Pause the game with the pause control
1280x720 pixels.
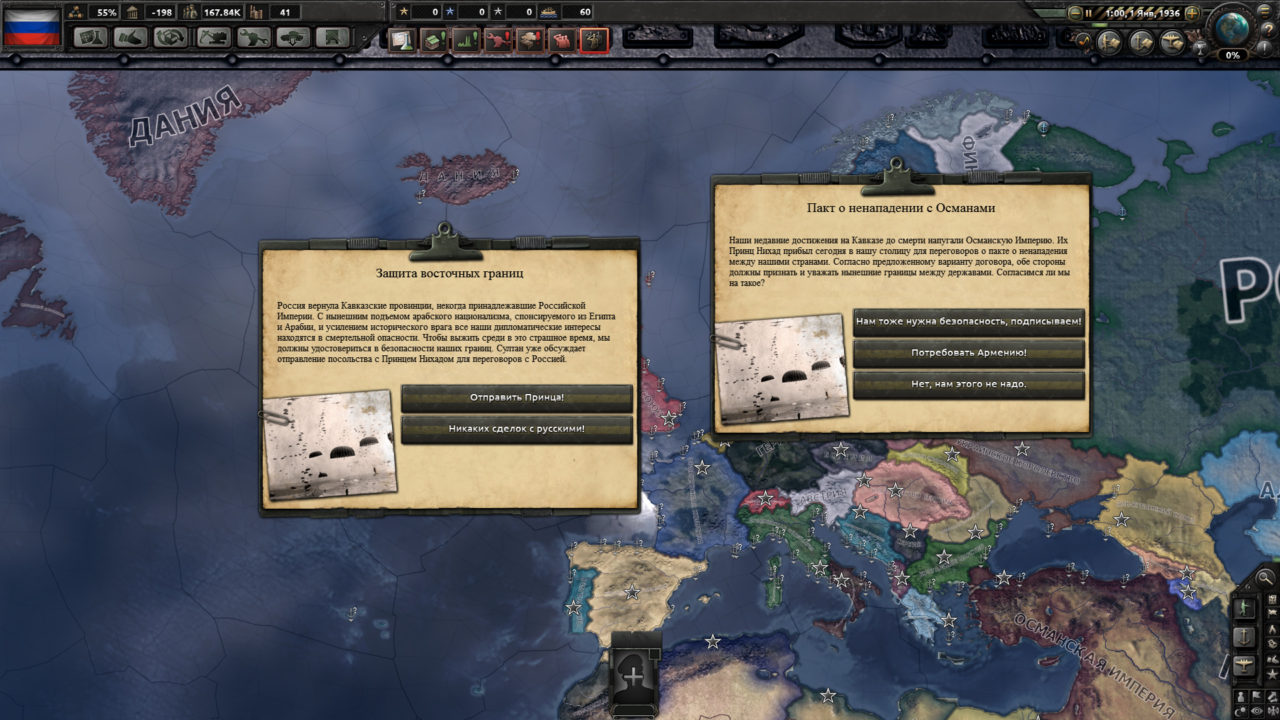tap(1088, 12)
